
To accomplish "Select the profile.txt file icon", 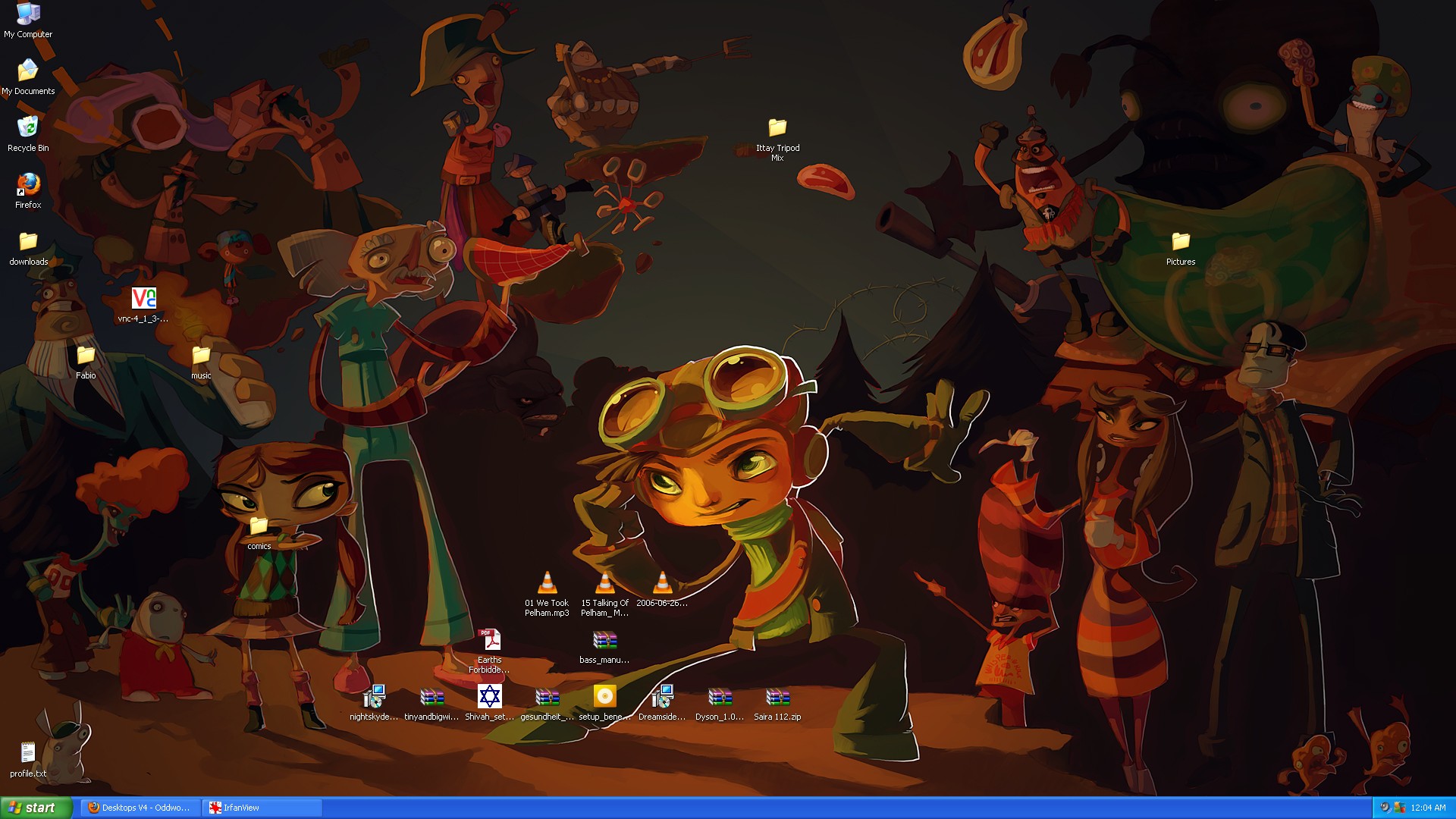I will [x=28, y=753].
